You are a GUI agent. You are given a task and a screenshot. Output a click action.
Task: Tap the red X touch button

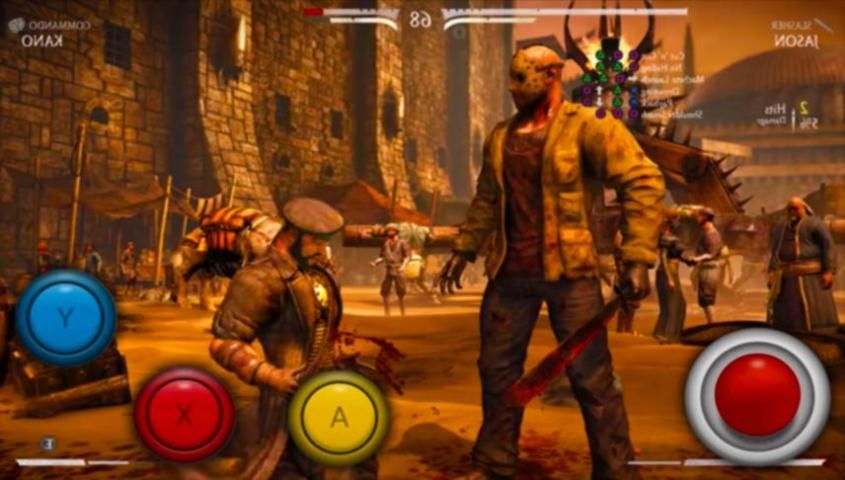point(184,415)
